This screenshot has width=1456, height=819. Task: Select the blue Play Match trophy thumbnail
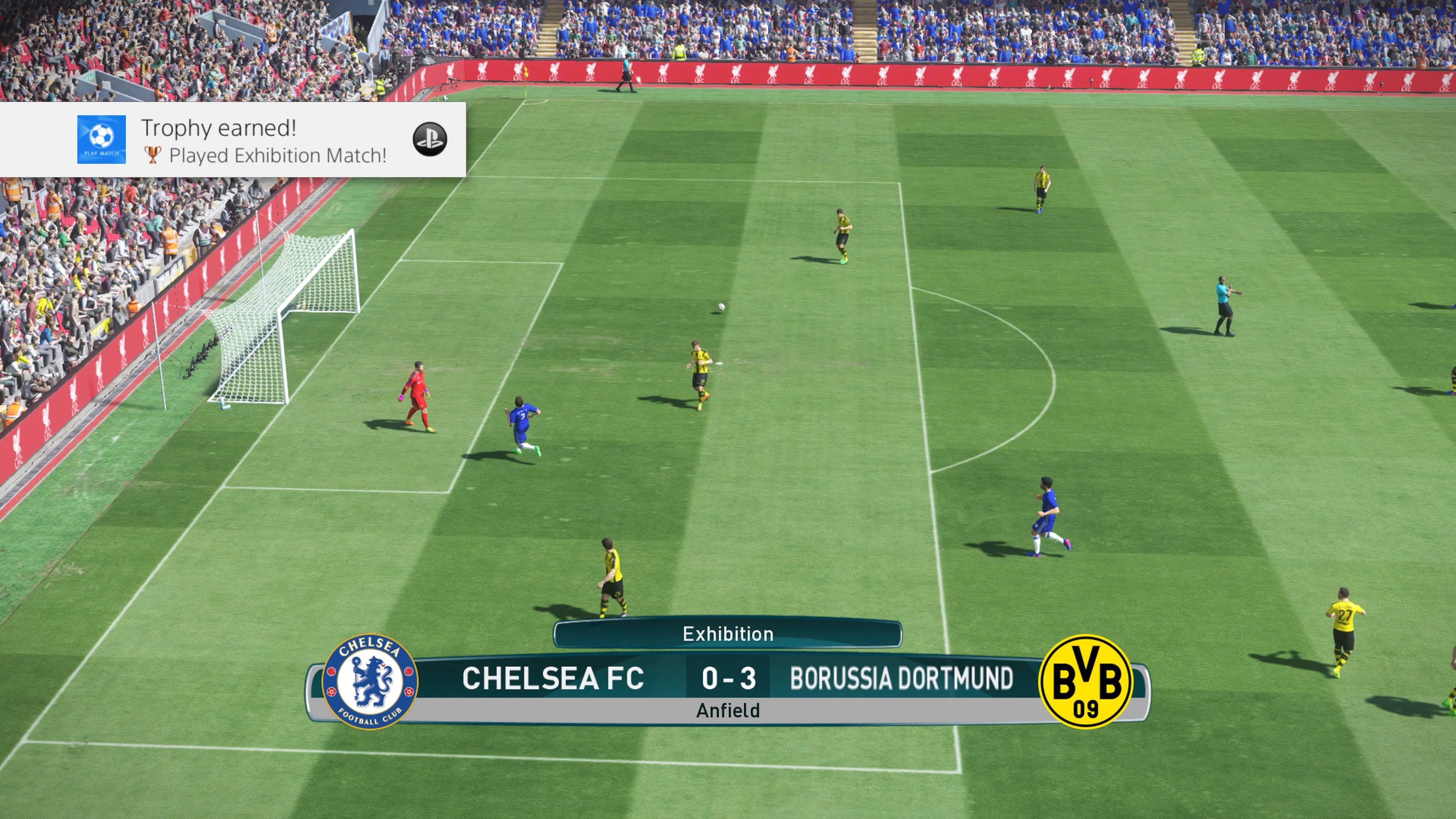102,140
